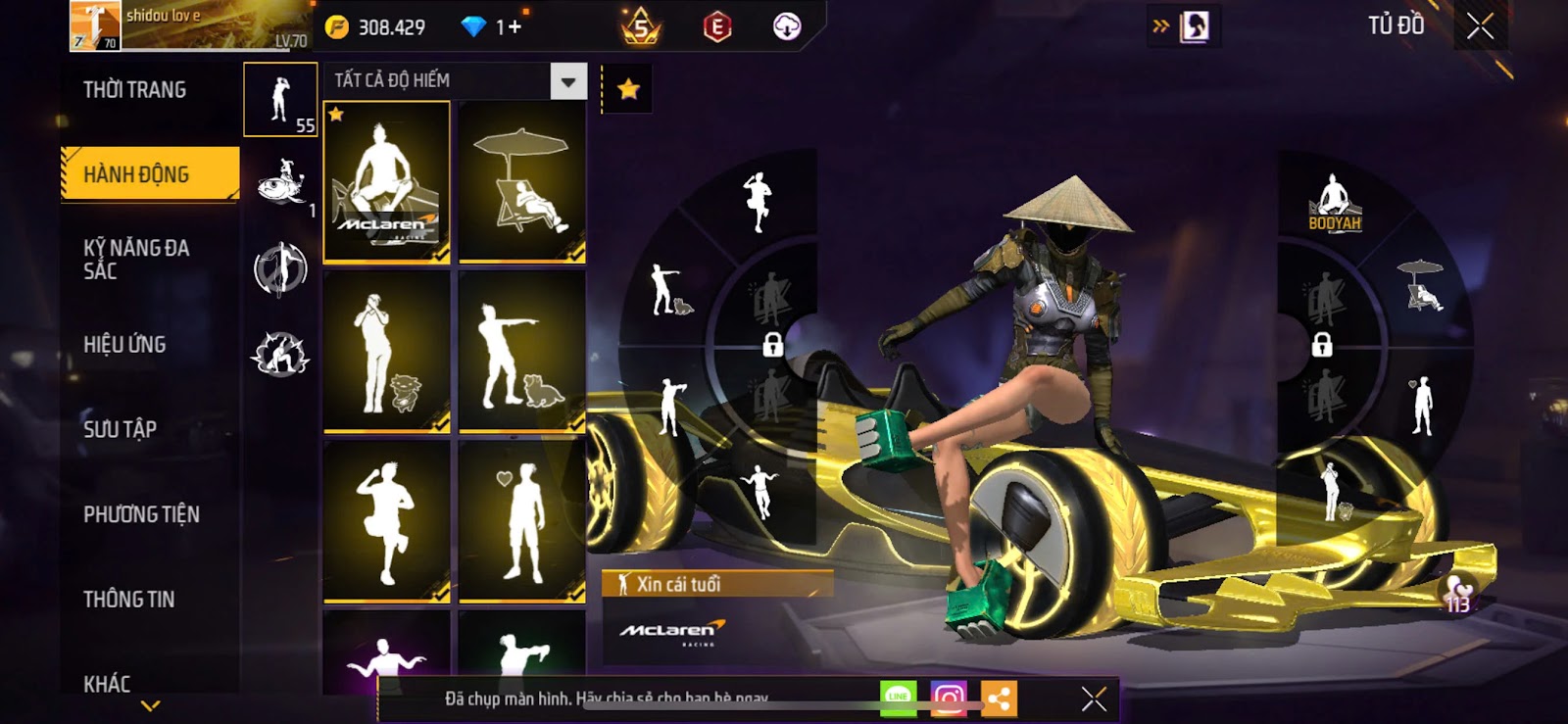Click the BOOYAH emote wheel slot
1568x724 pixels.
point(1334,203)
